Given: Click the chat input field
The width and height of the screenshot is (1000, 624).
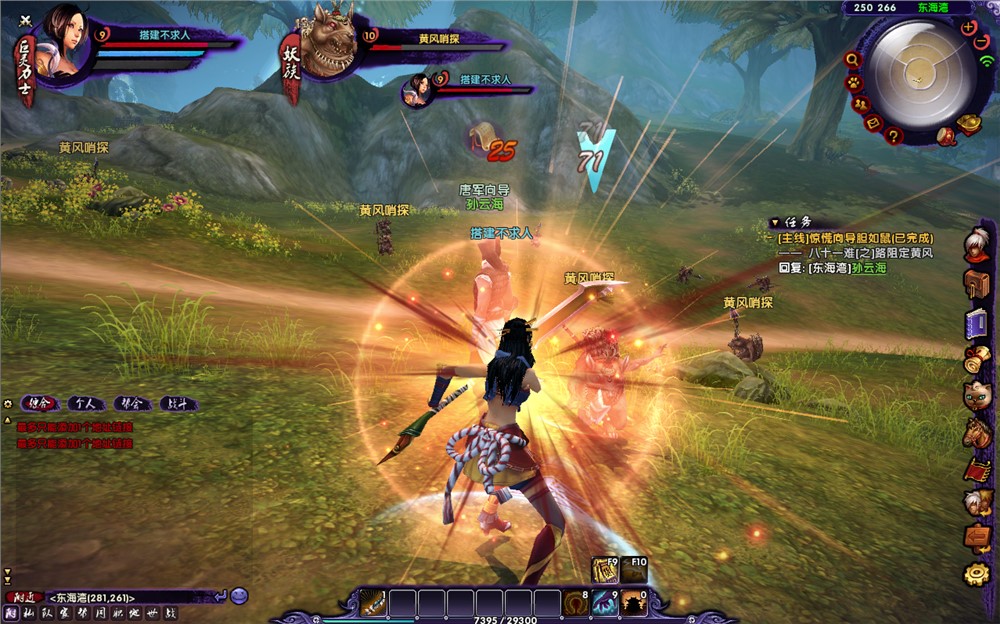Looking at the screenshot, I should 130,597.
